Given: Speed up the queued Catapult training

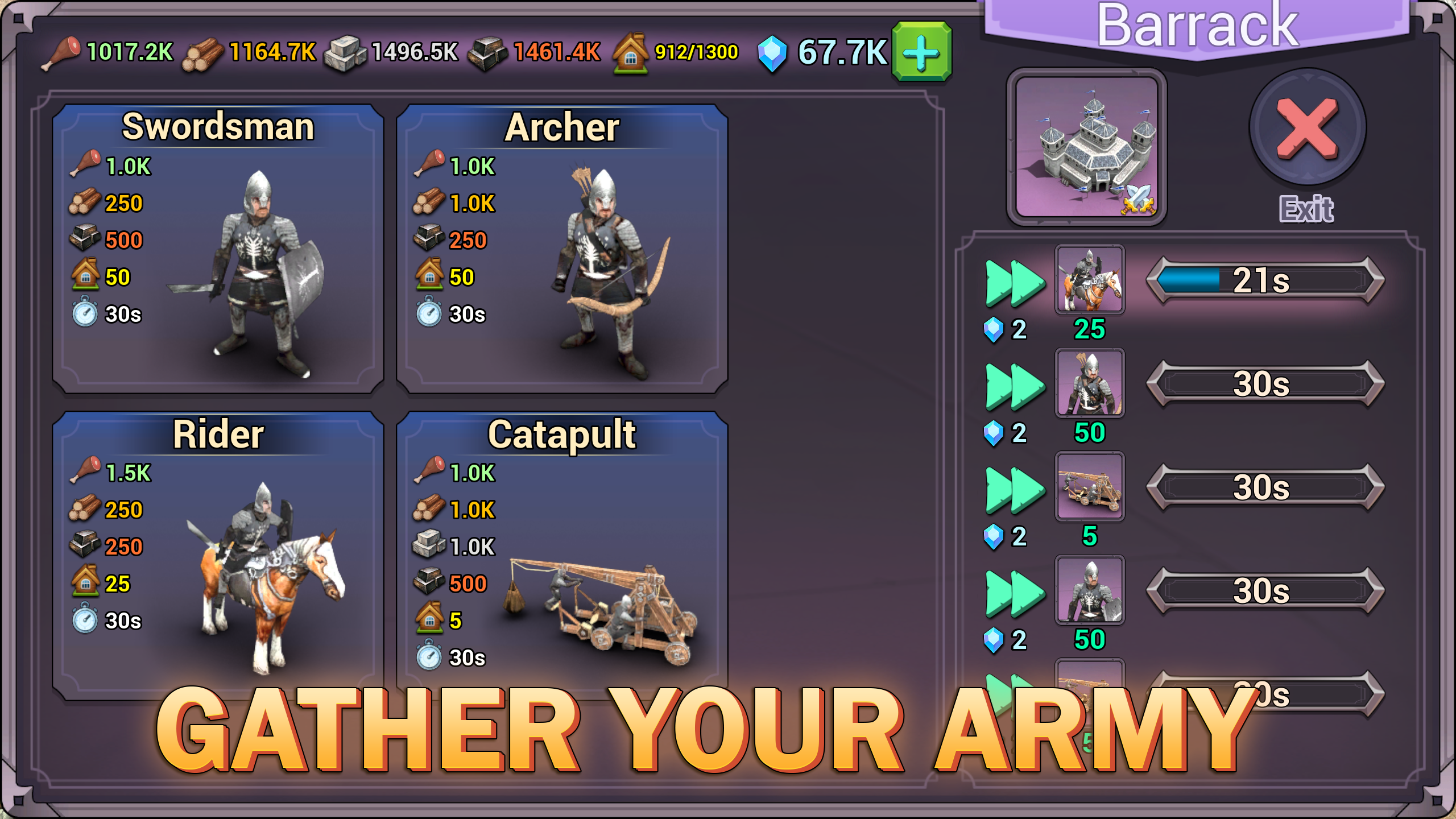Looking at the screenshot, I should (x=1015, y=489).
